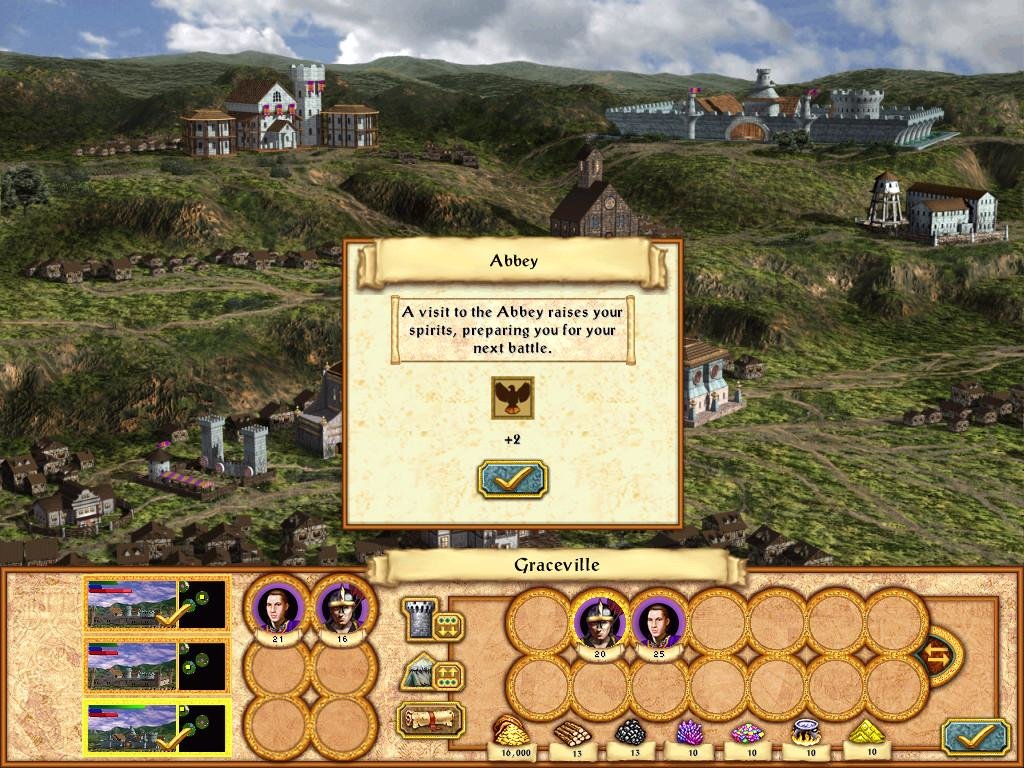1024x768 pixels.
Task: Open the scroll button in the town panel
Action: [x=431, y=718]
